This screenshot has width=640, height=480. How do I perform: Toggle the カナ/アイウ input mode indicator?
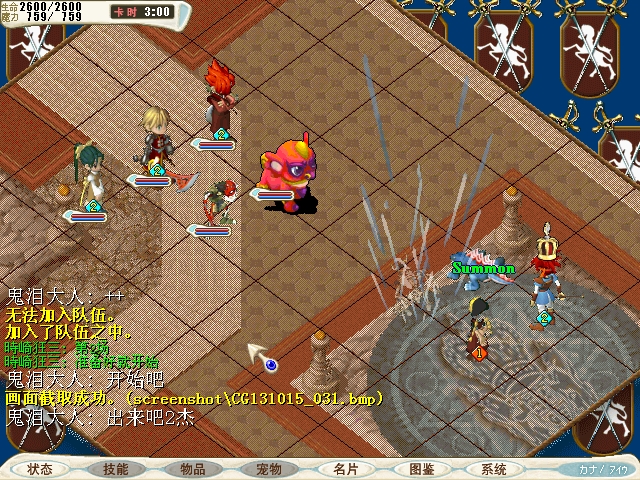[604, 469]
